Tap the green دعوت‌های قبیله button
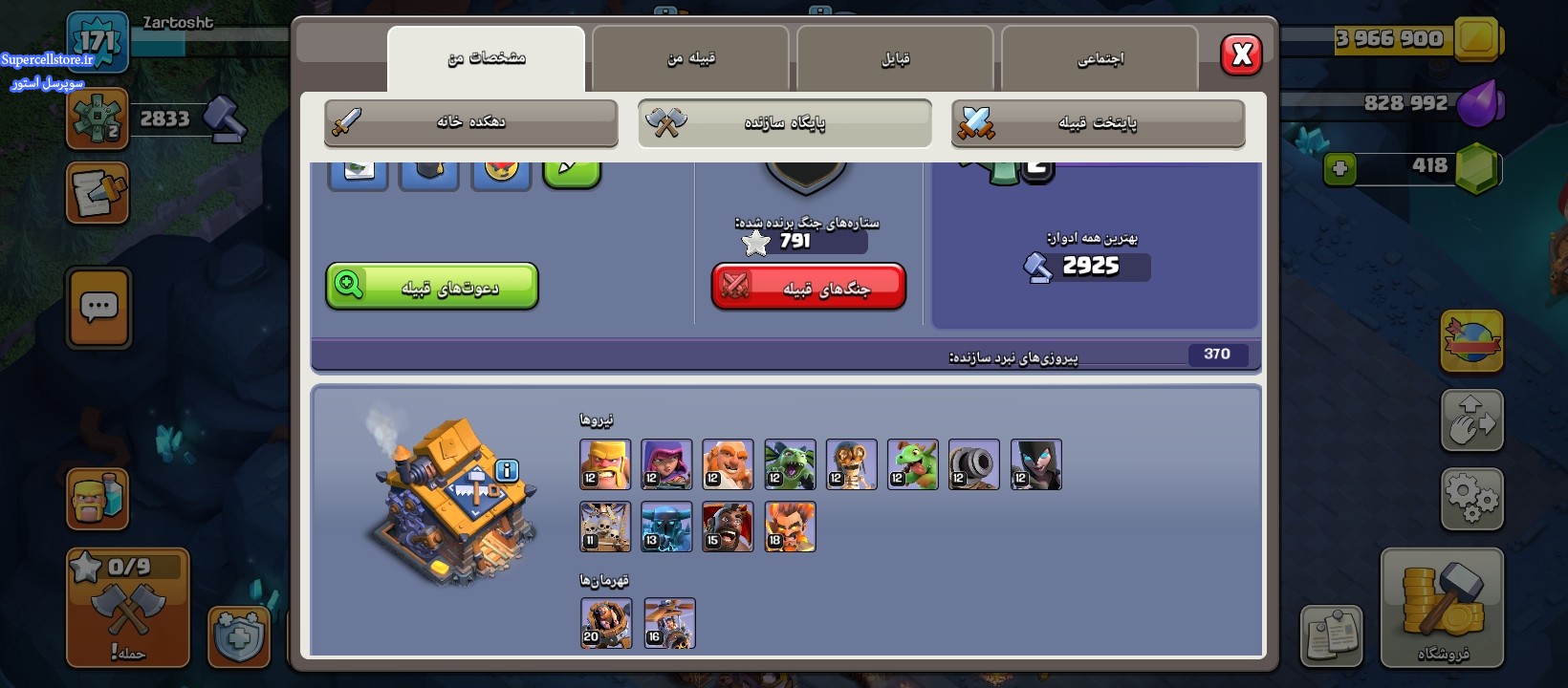The height and width of the screenshot is (688, 1568). click(432, 287)
